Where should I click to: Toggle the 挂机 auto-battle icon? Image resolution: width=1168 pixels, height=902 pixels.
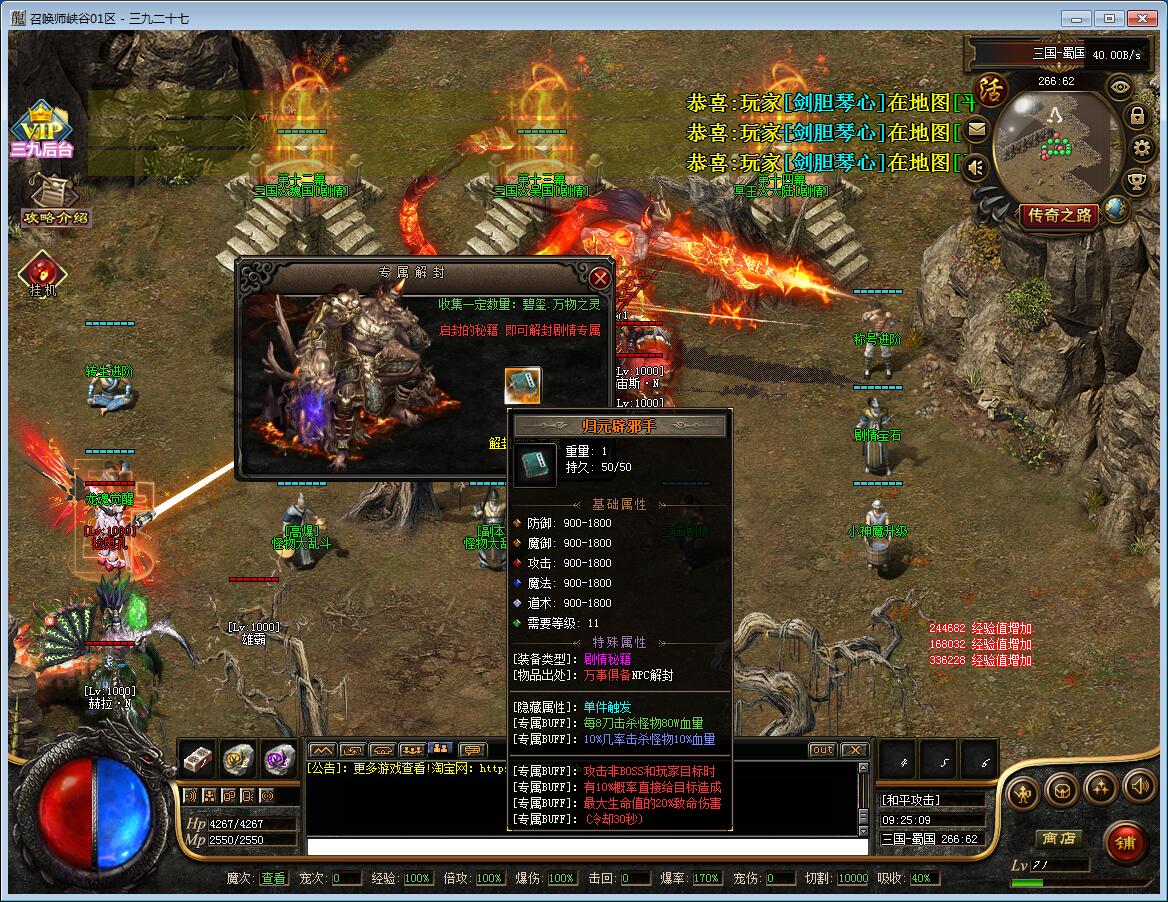coord(42,274)
